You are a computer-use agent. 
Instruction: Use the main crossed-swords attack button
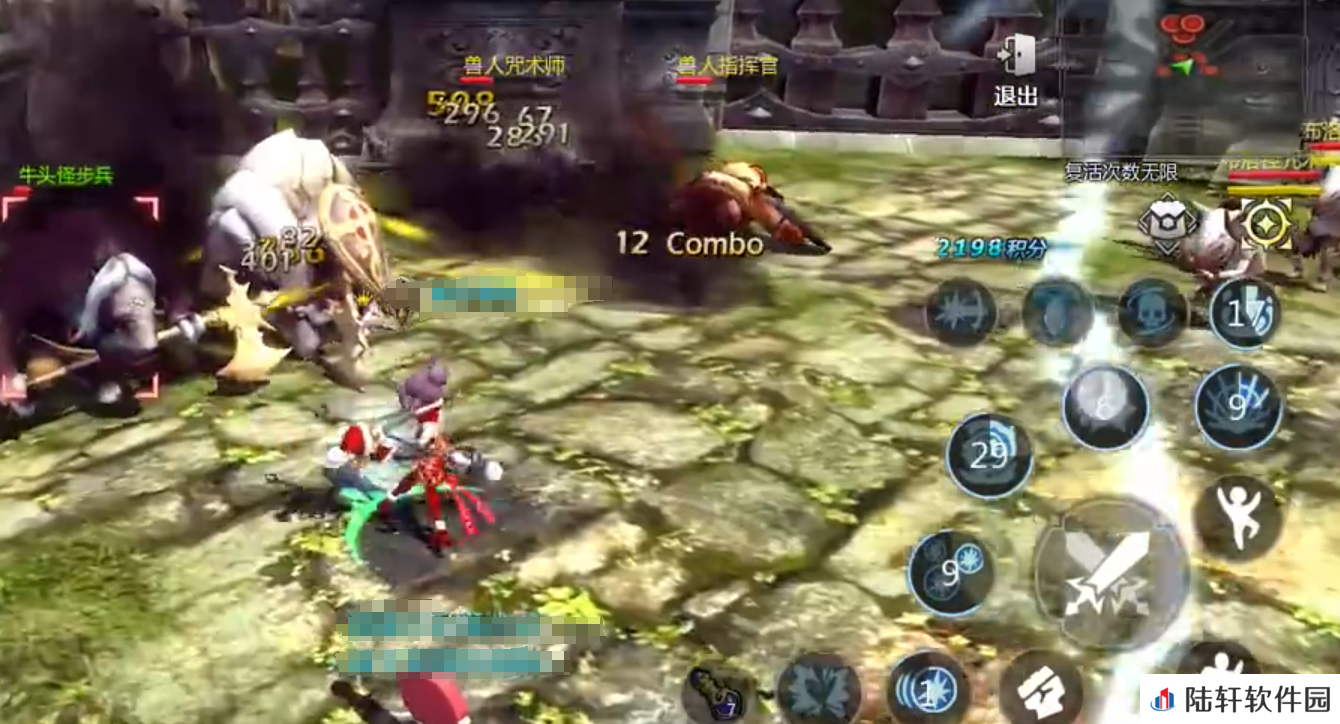pos(1110,572)
